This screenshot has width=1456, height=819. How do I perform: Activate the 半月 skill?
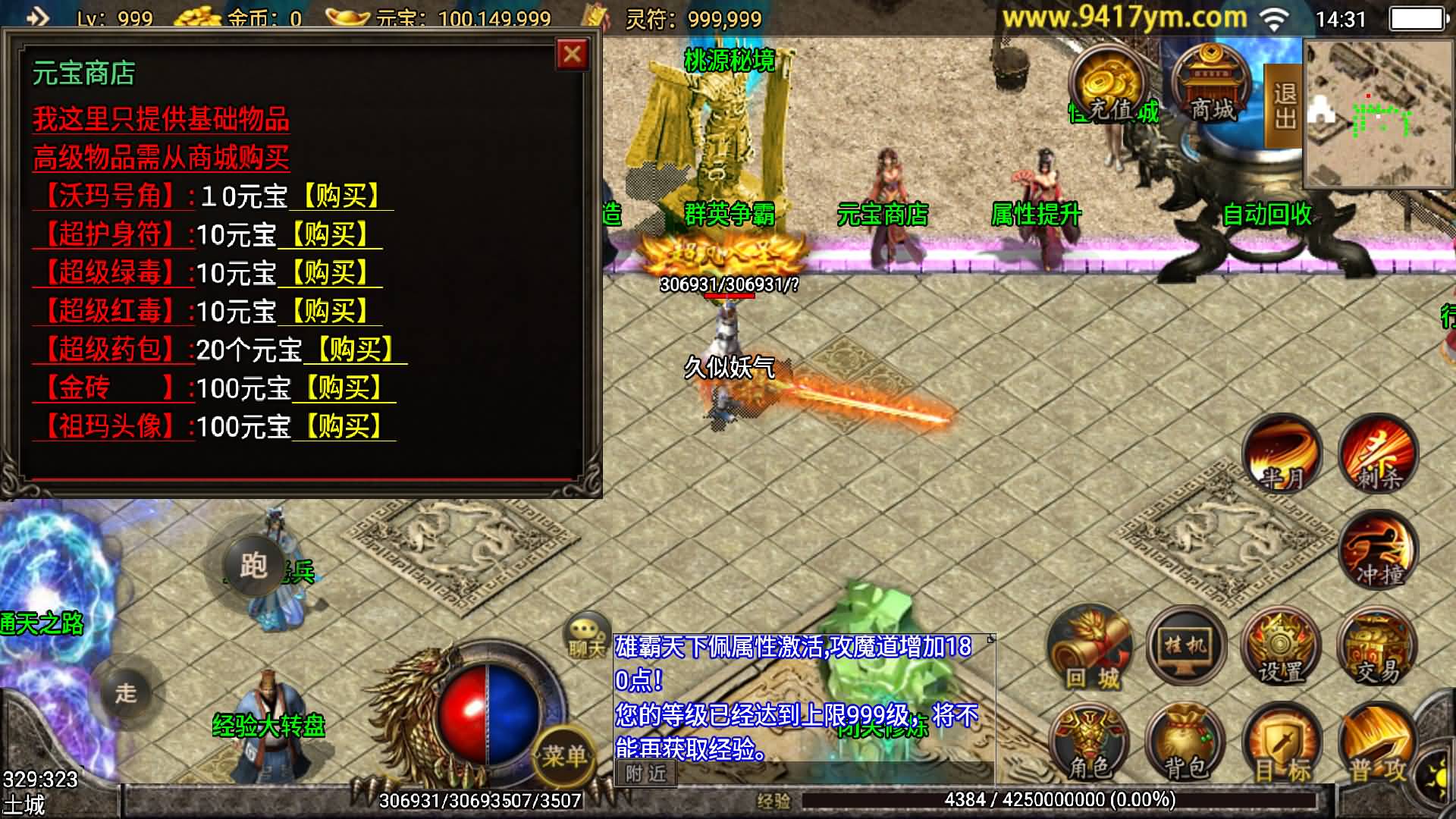click(1282, 455)
